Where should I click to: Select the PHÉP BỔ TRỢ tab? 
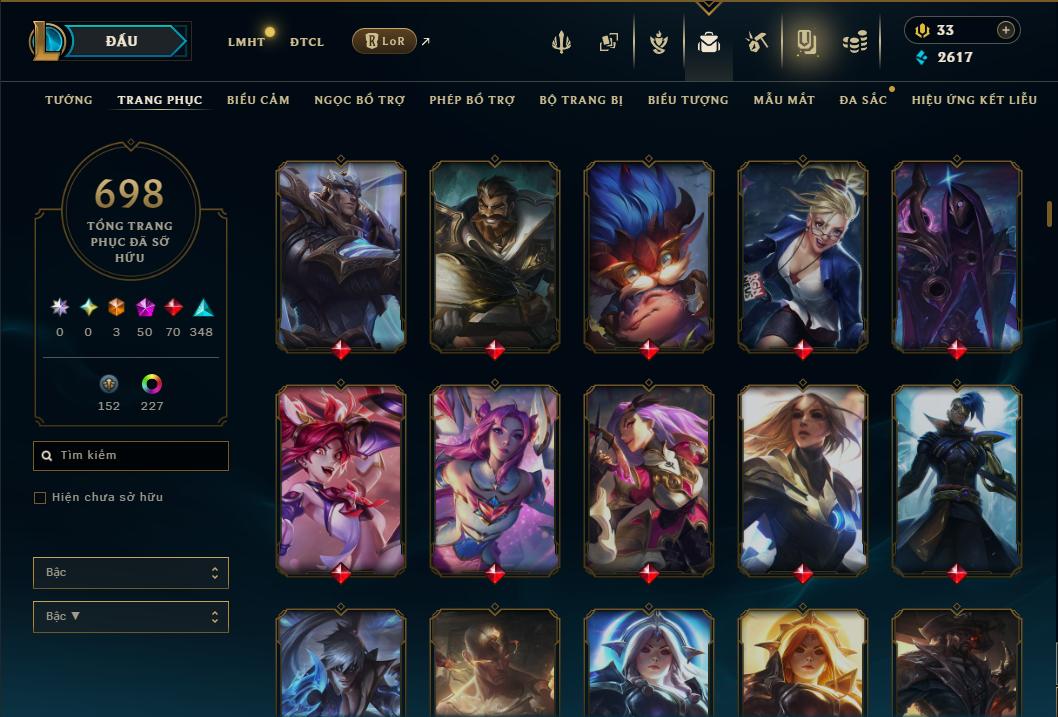pyautogui.click(x=472, y=100)
